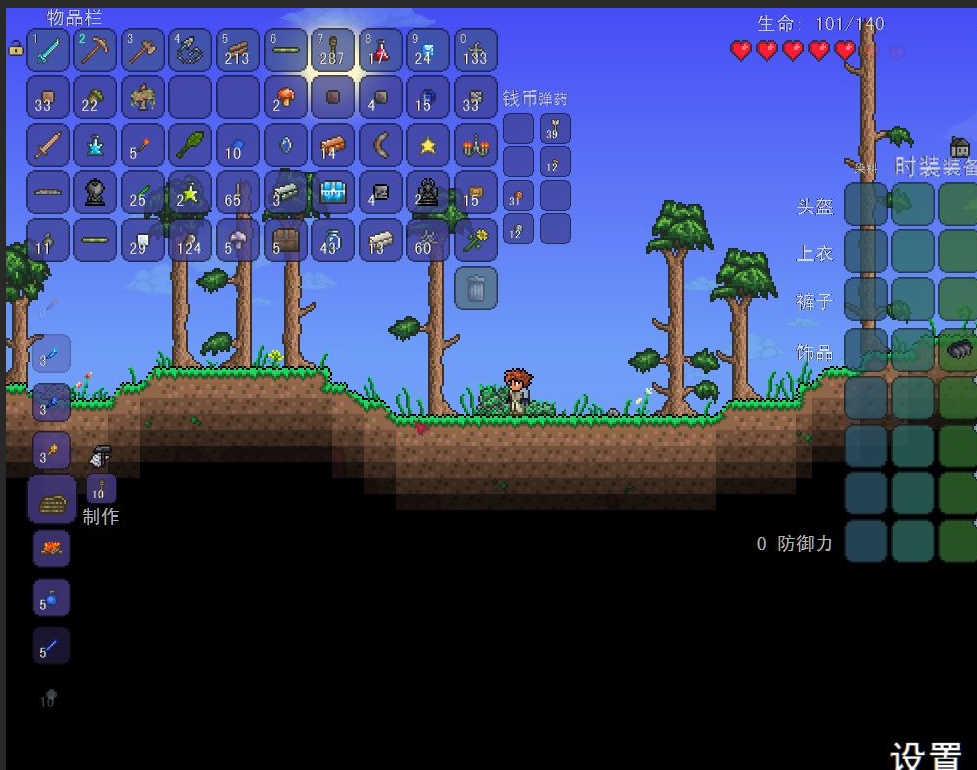Screen dimensions: 977x770
Task: Pick up the fallen star item
Action: coord(428,146)
